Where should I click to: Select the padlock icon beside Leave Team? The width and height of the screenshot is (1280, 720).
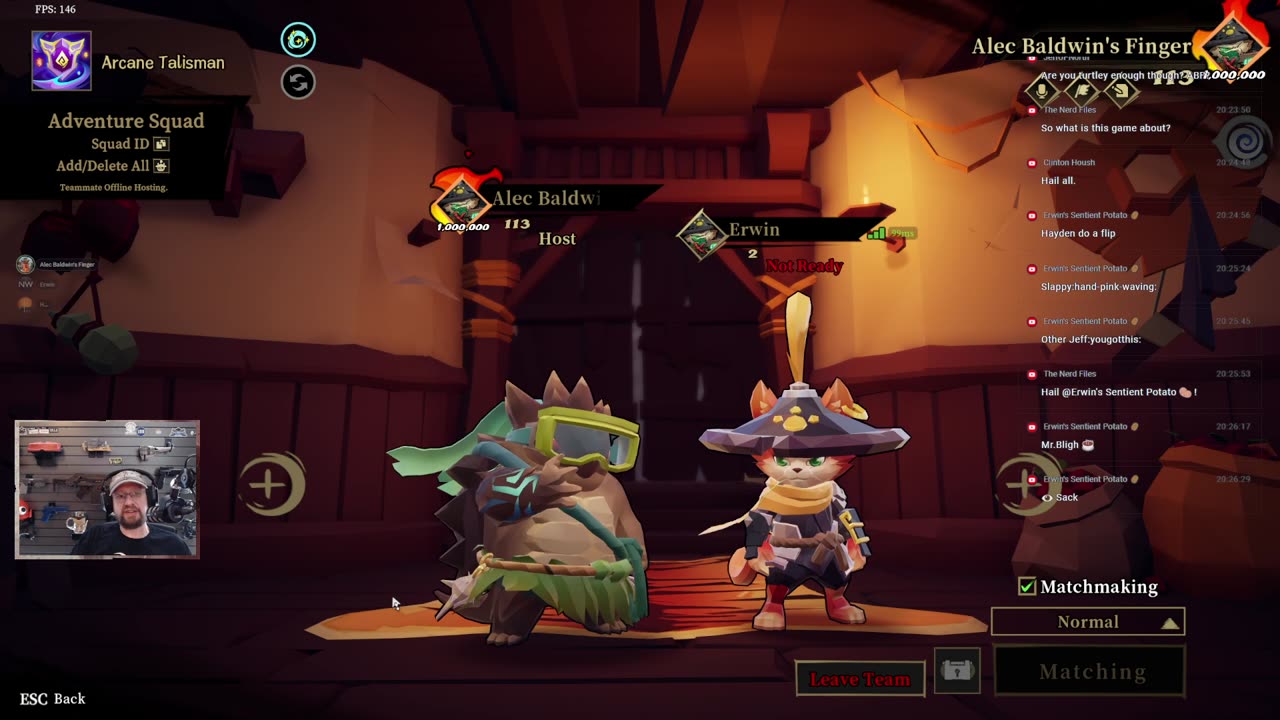pyautogui.click(x=957, y=671)
